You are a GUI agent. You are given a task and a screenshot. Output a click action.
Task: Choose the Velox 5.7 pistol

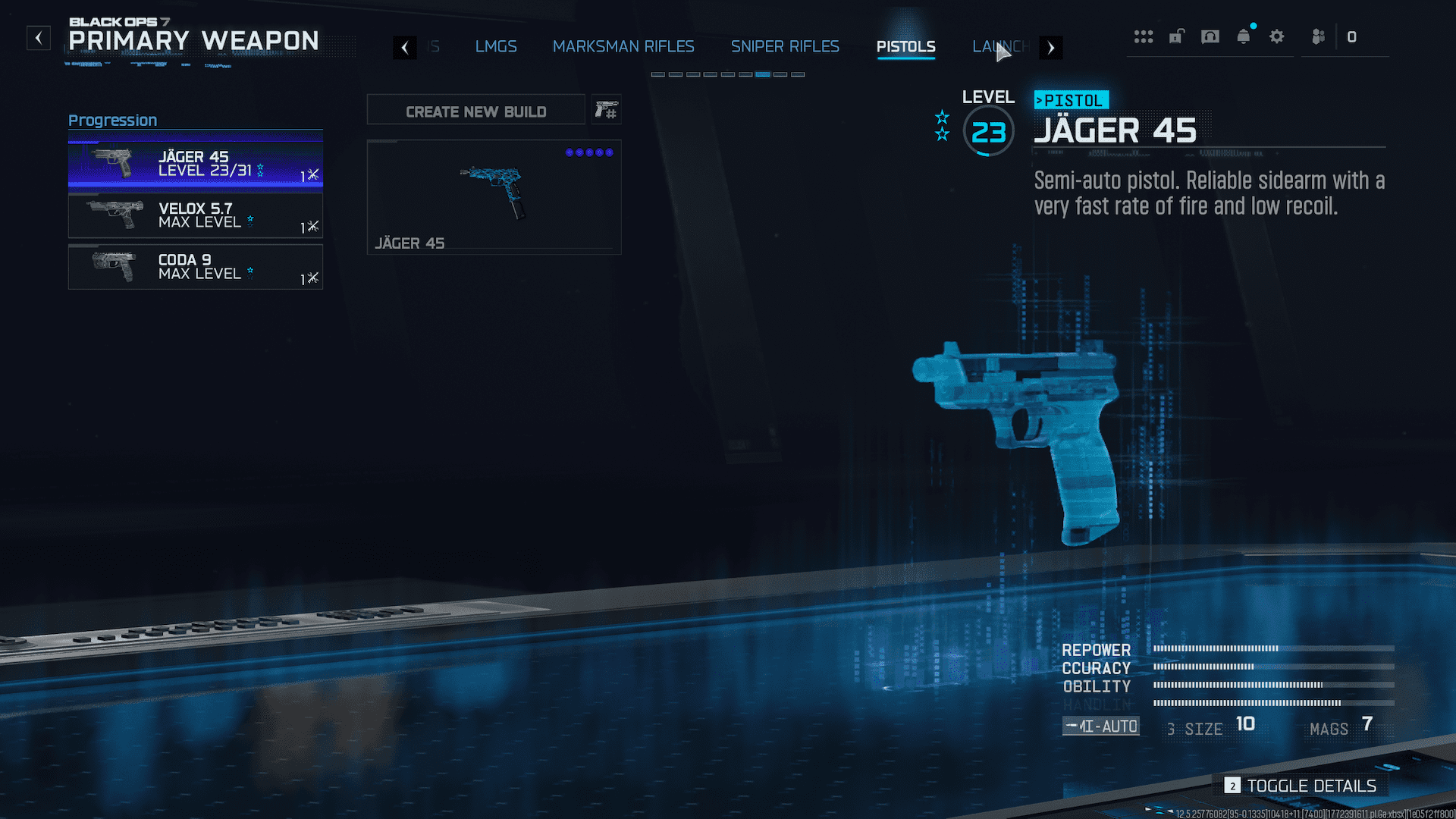[196, 215]
